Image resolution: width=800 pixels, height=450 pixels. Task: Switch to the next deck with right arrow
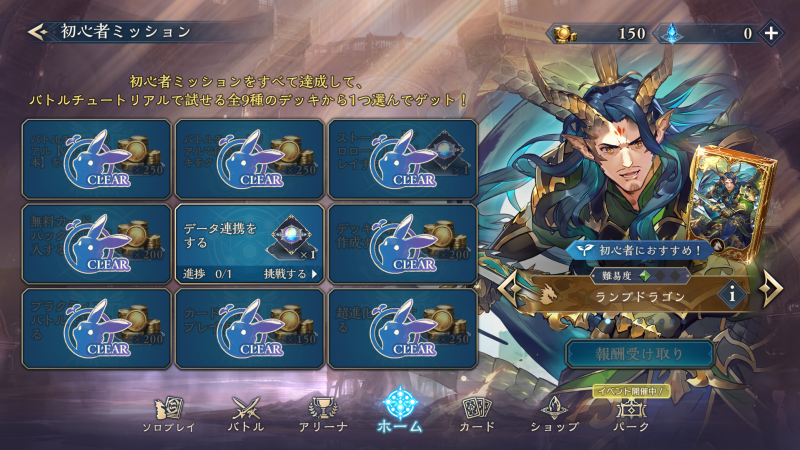(770, 290)
